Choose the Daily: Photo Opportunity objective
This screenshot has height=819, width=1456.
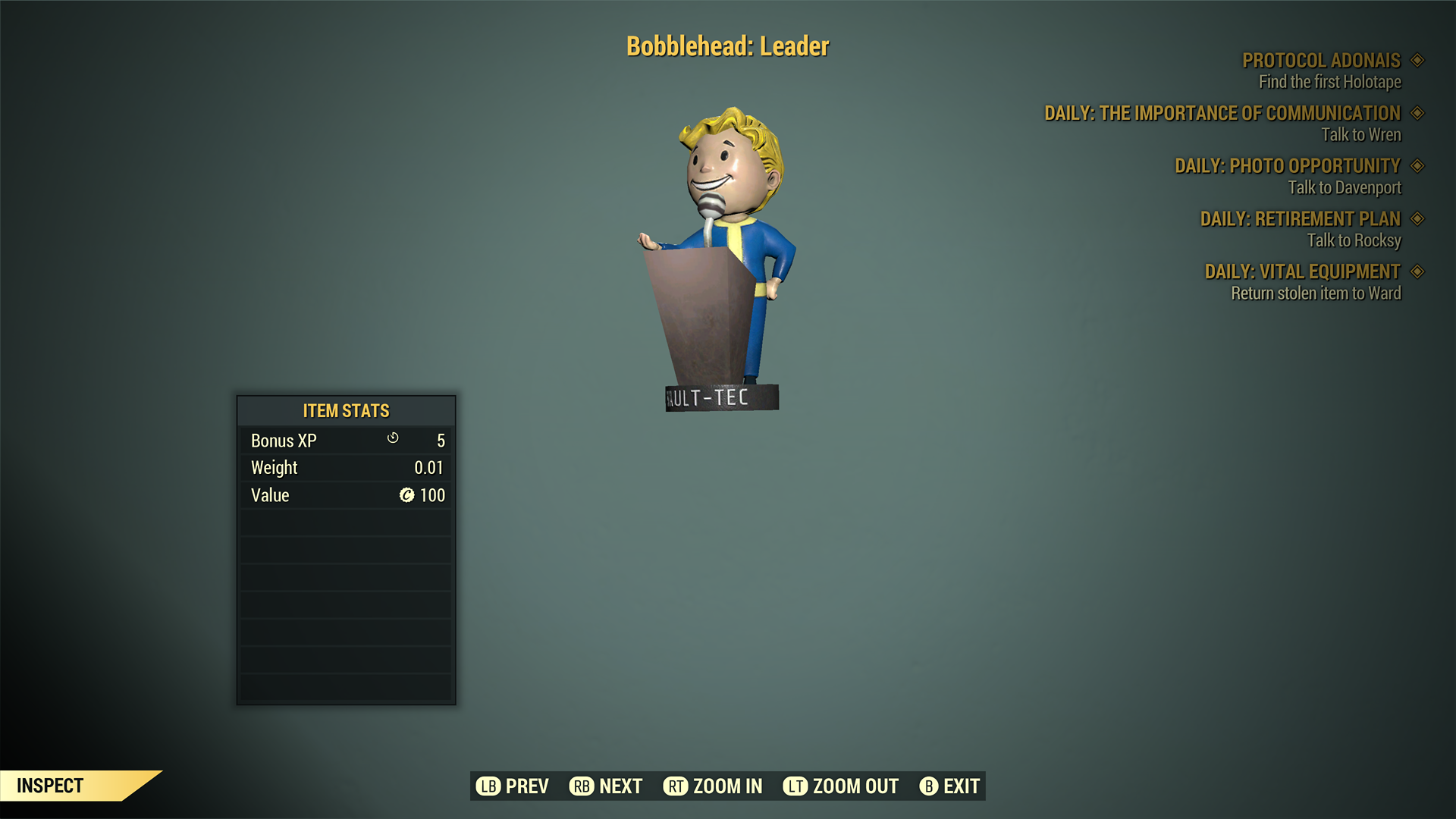tap(1287, 166)
